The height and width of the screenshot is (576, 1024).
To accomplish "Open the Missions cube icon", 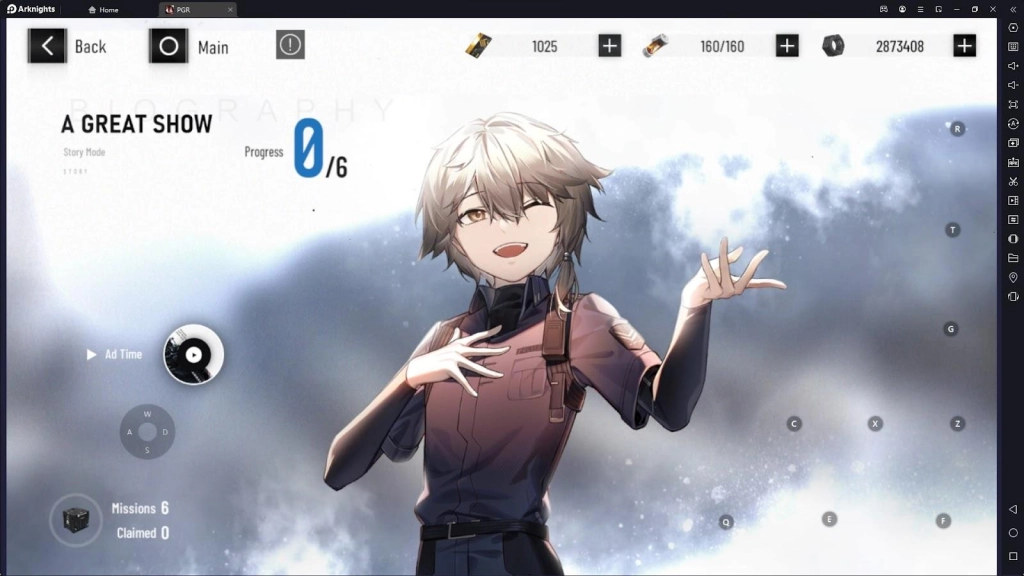I will click(x=76, y=520).
